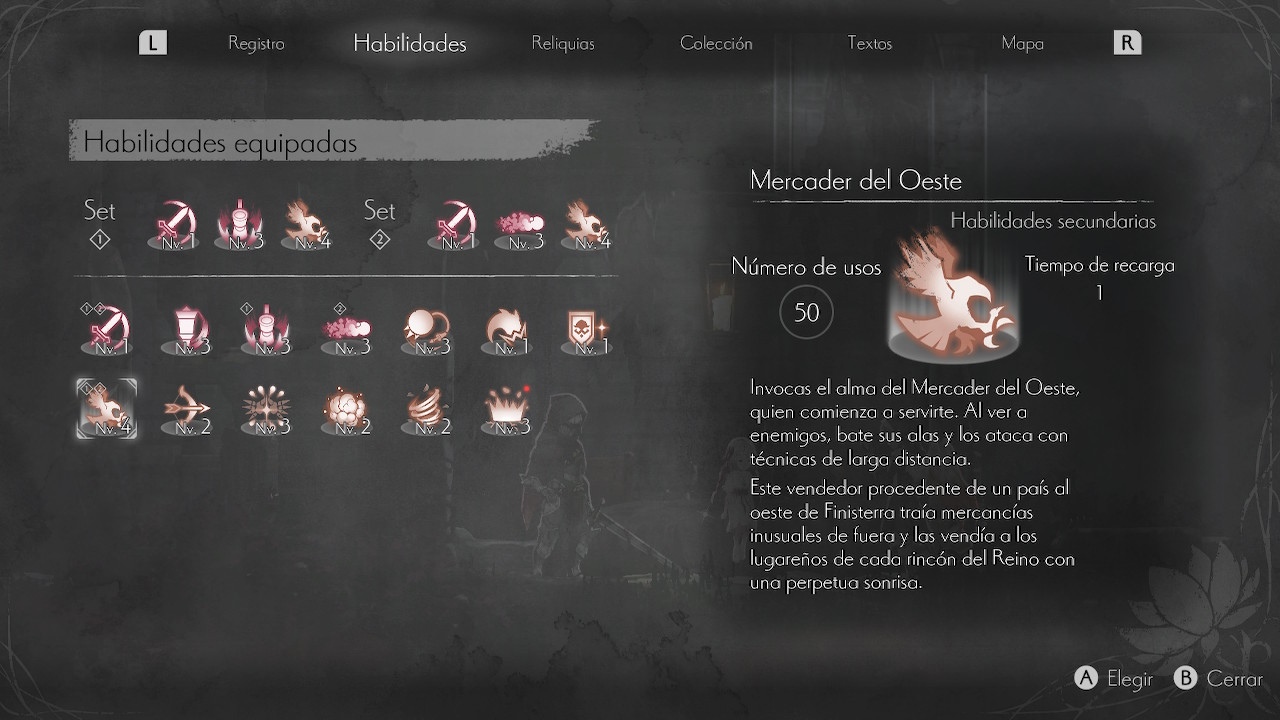Open the Registro tab
Image resolution: width=1280 pixels, height=720 pixels.
[256, 43]
